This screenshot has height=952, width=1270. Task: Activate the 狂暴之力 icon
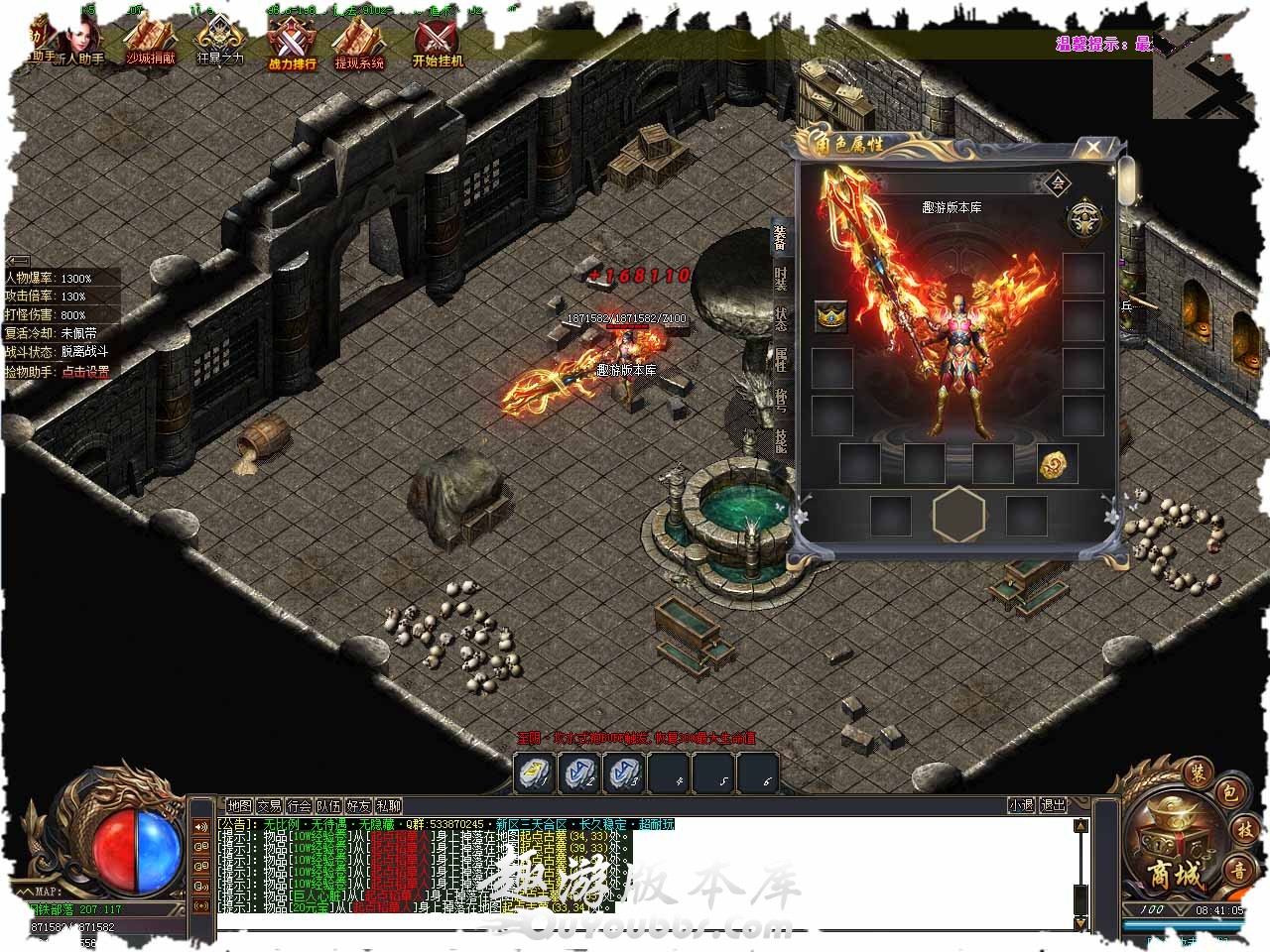tap(219, 45)
